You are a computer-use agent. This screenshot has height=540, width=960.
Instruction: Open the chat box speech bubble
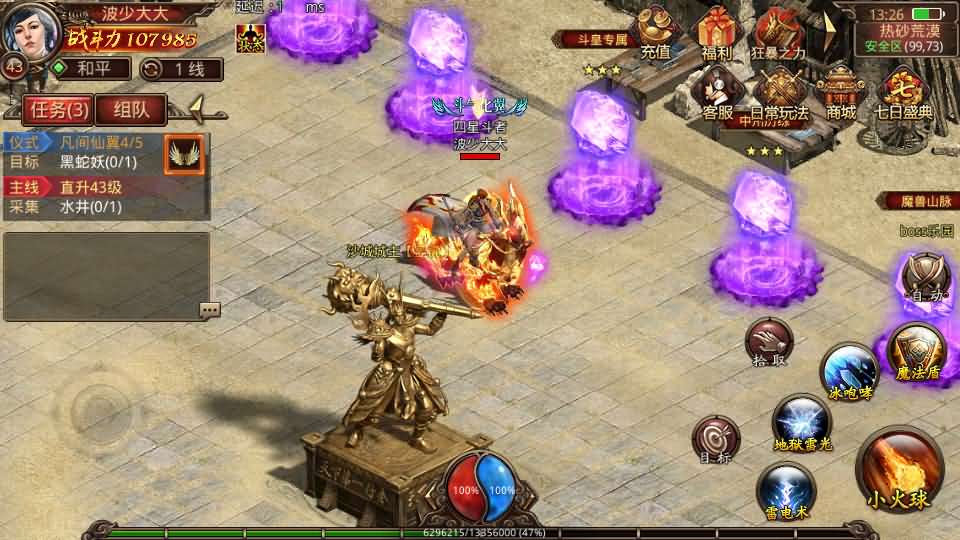click(209, 309)
